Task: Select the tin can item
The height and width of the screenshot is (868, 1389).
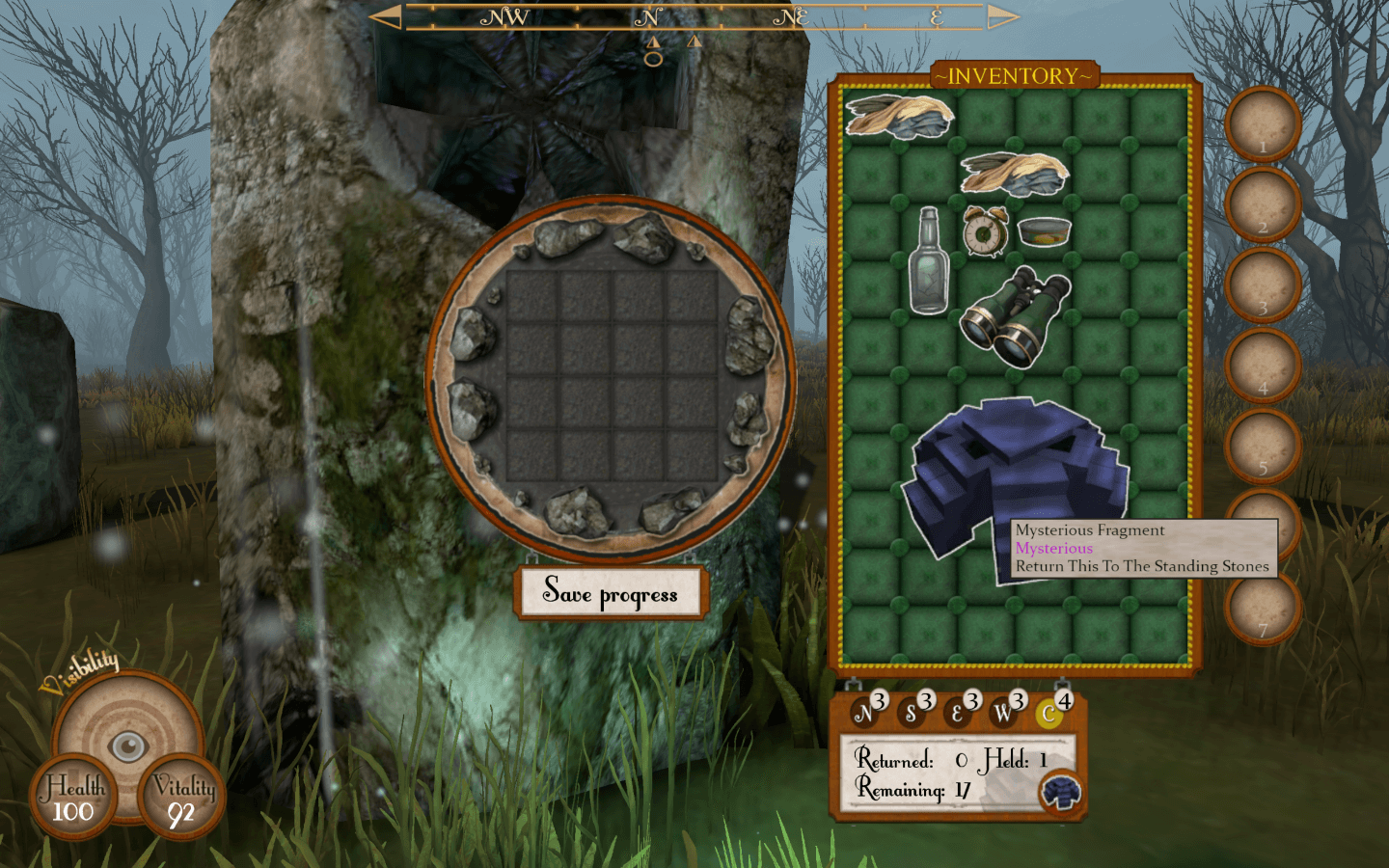Action: coord(1044,232)
